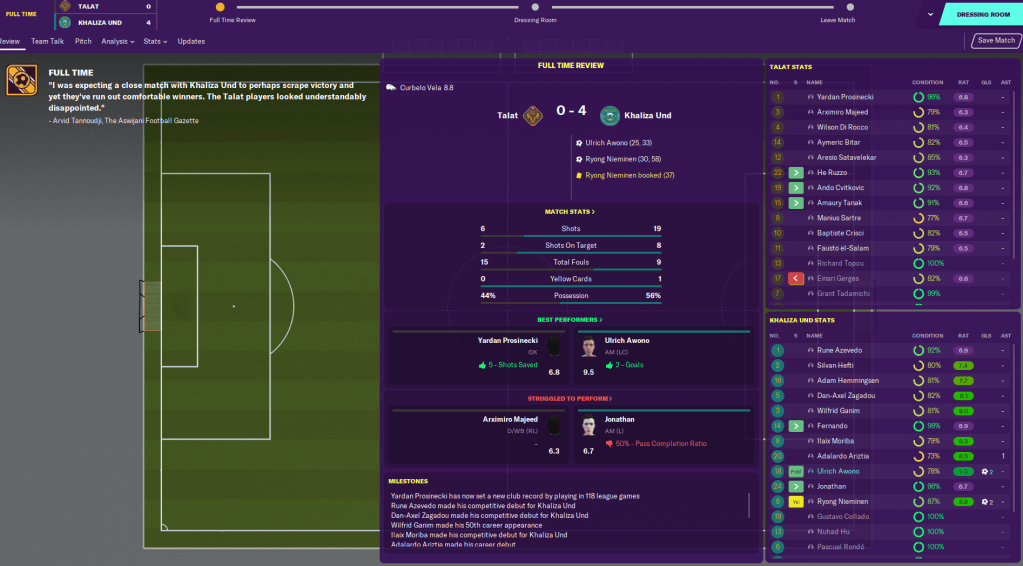1023x566 pixels.
Task: Select Wilson Di Rocco's row
Action: [842, 127]
